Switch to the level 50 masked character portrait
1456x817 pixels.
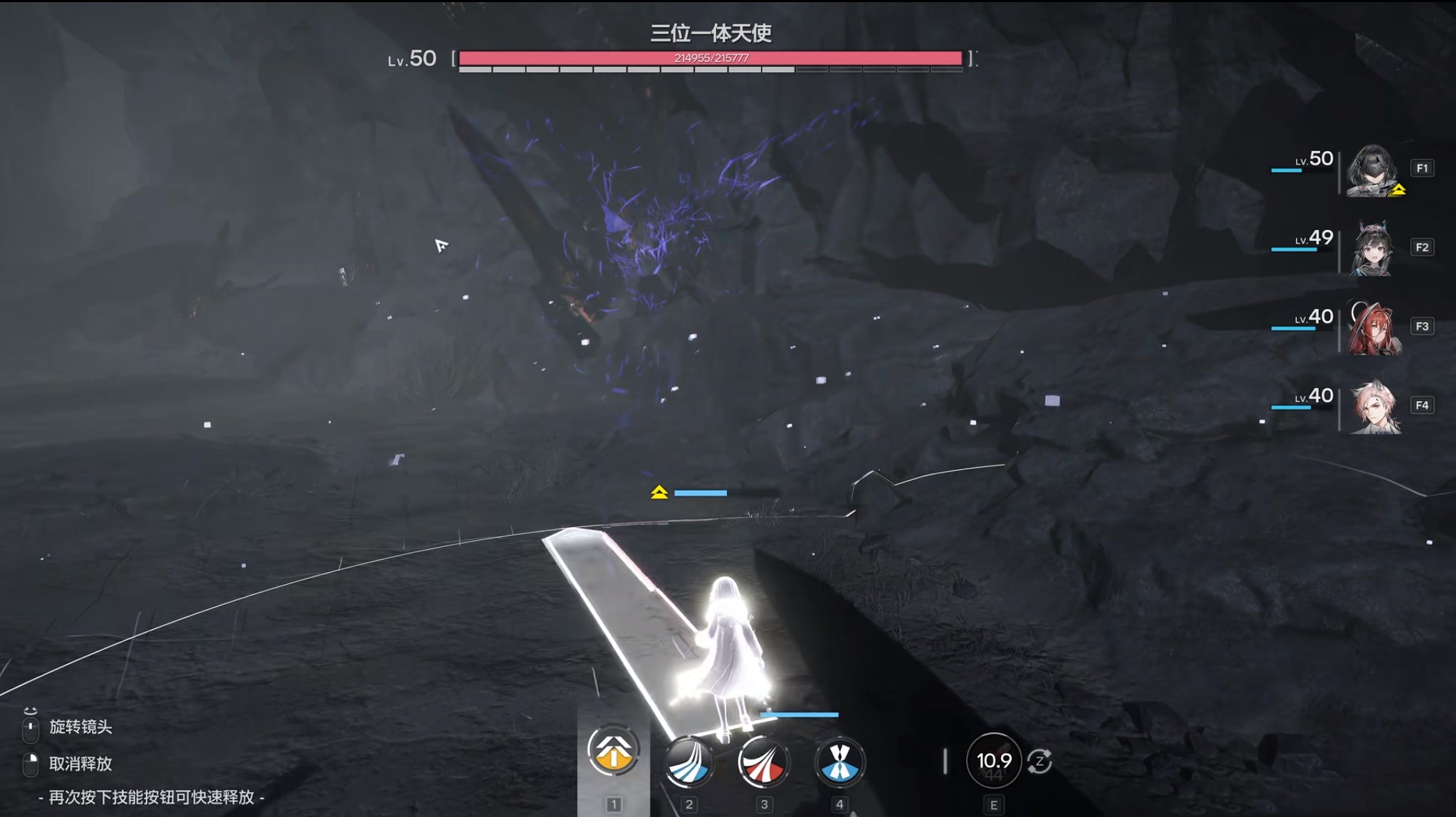[1372, 170]
